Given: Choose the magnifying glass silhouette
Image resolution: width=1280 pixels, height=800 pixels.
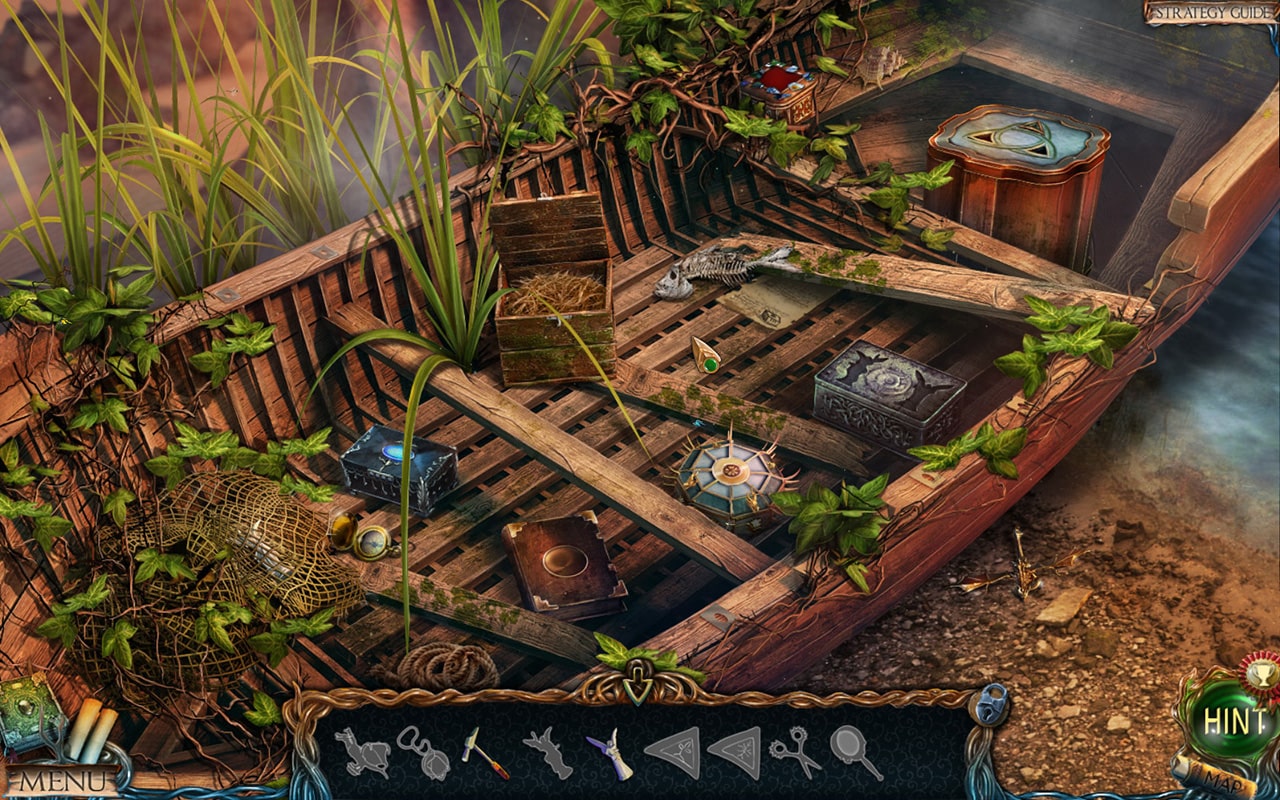Looking at the screenshot, I should tap(856, 752).
